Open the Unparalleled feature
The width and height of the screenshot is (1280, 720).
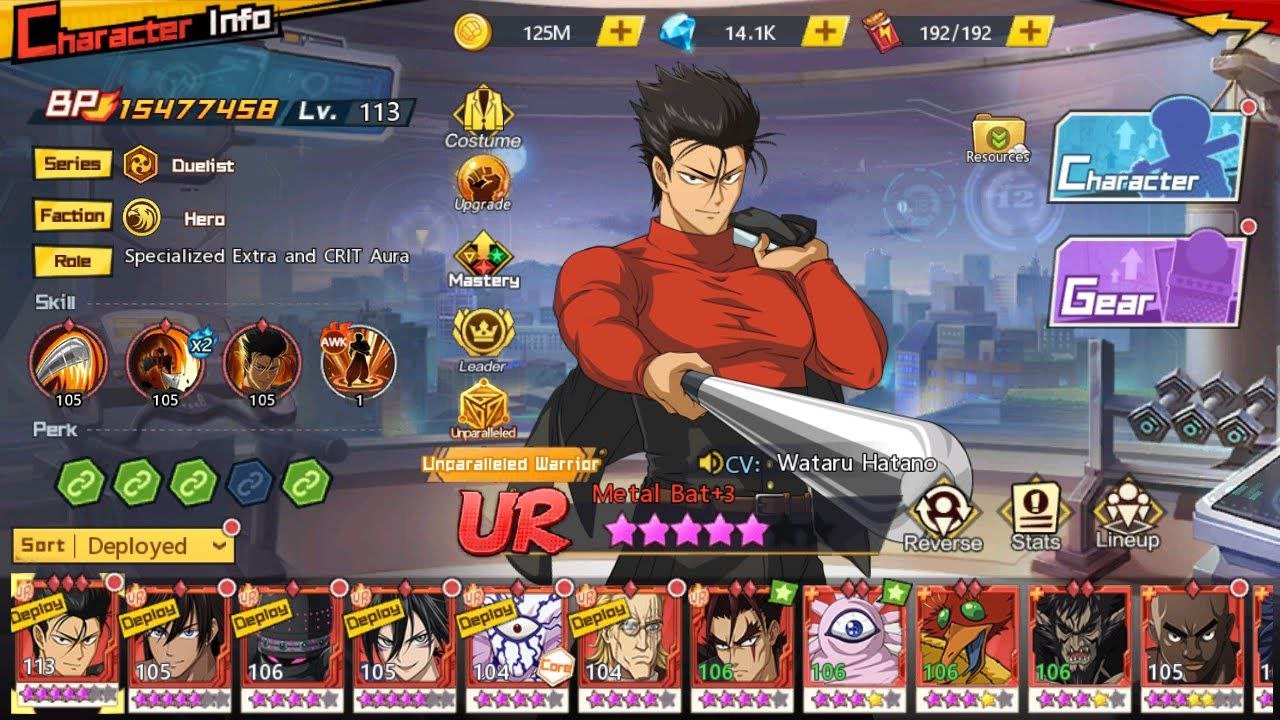pyautogui.click(x=483, y=408)
